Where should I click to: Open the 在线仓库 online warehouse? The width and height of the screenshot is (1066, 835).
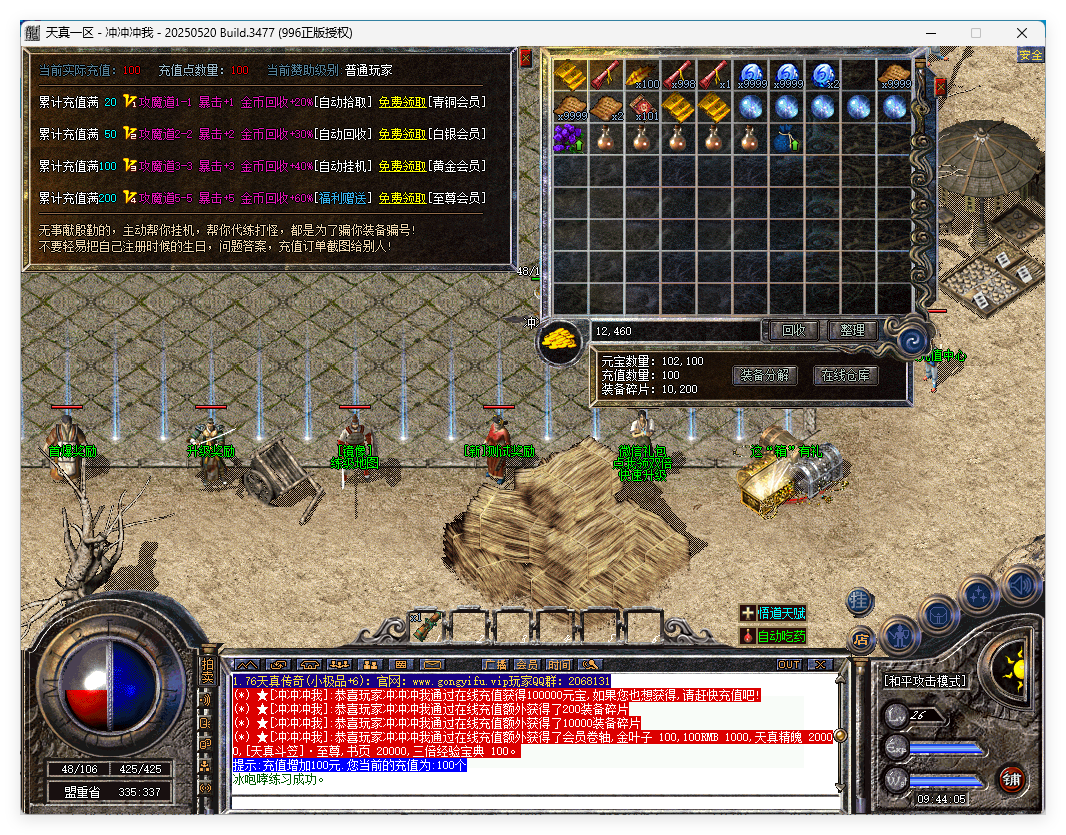(846, 376)
